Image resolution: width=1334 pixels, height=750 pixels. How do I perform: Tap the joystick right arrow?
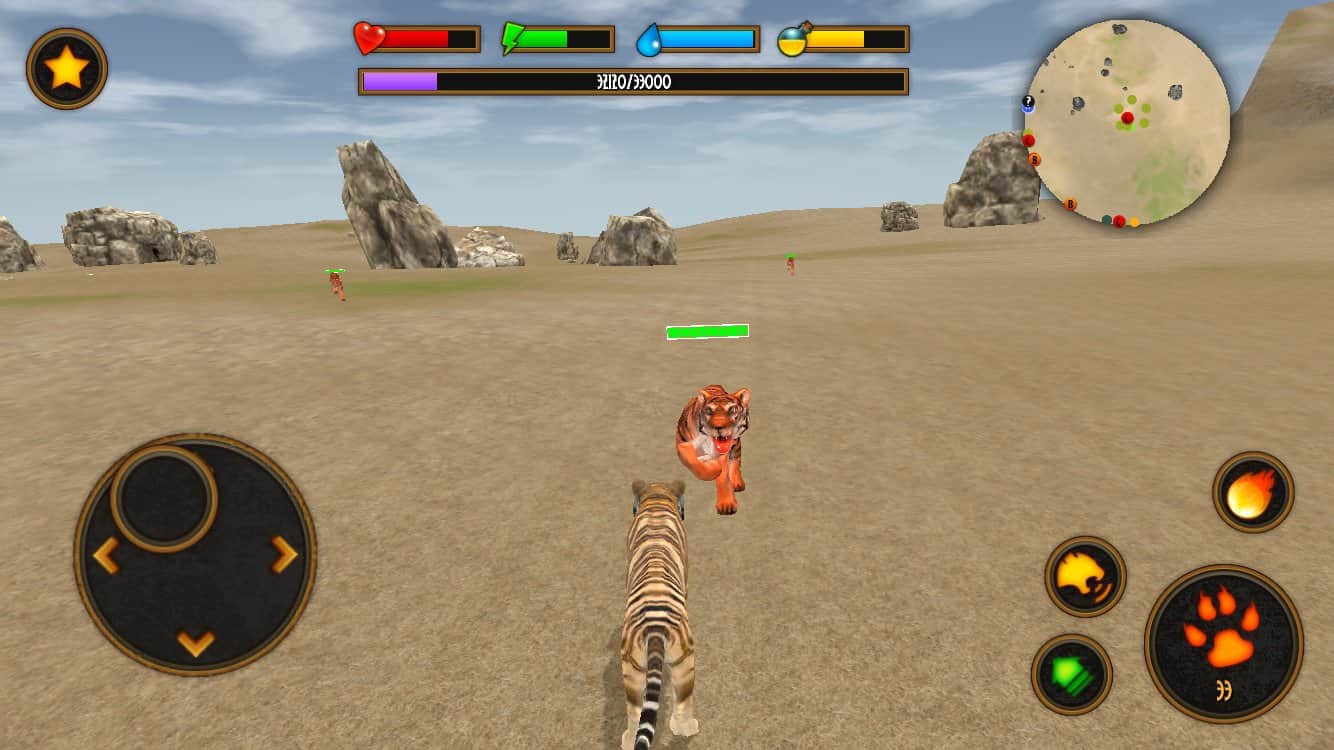pos(285,553)
